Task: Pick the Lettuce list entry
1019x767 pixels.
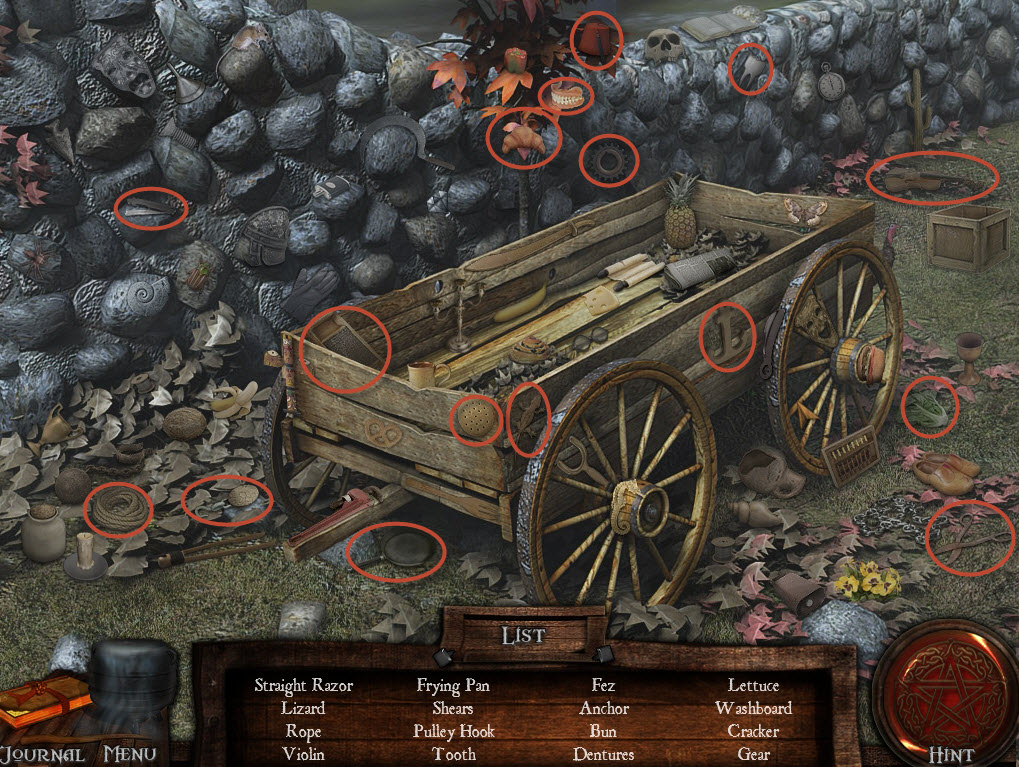Action: (753, 686)
